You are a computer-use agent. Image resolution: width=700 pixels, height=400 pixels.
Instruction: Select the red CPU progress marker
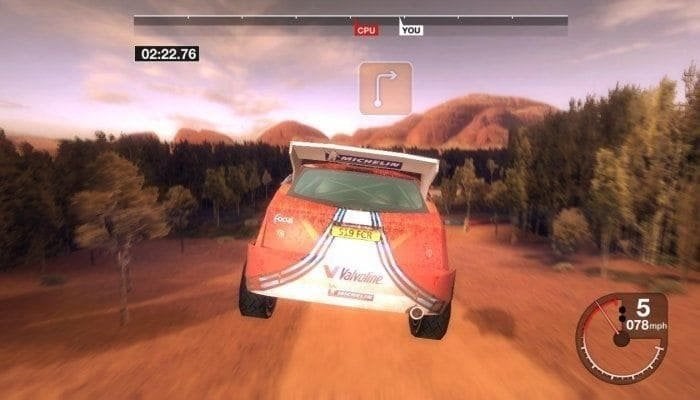366,30
